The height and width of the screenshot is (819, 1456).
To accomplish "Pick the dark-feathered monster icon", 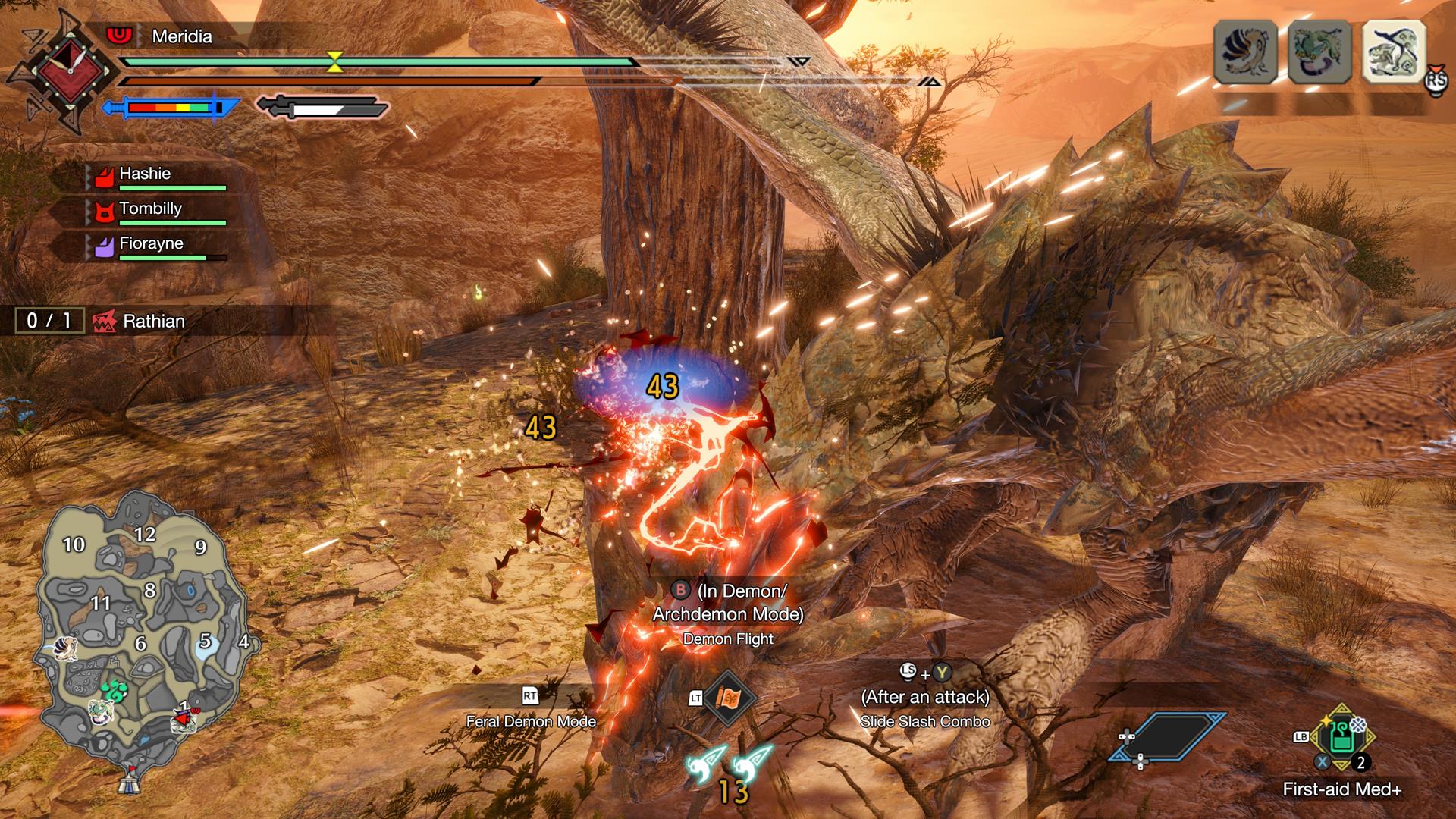I will (1245, 51).
